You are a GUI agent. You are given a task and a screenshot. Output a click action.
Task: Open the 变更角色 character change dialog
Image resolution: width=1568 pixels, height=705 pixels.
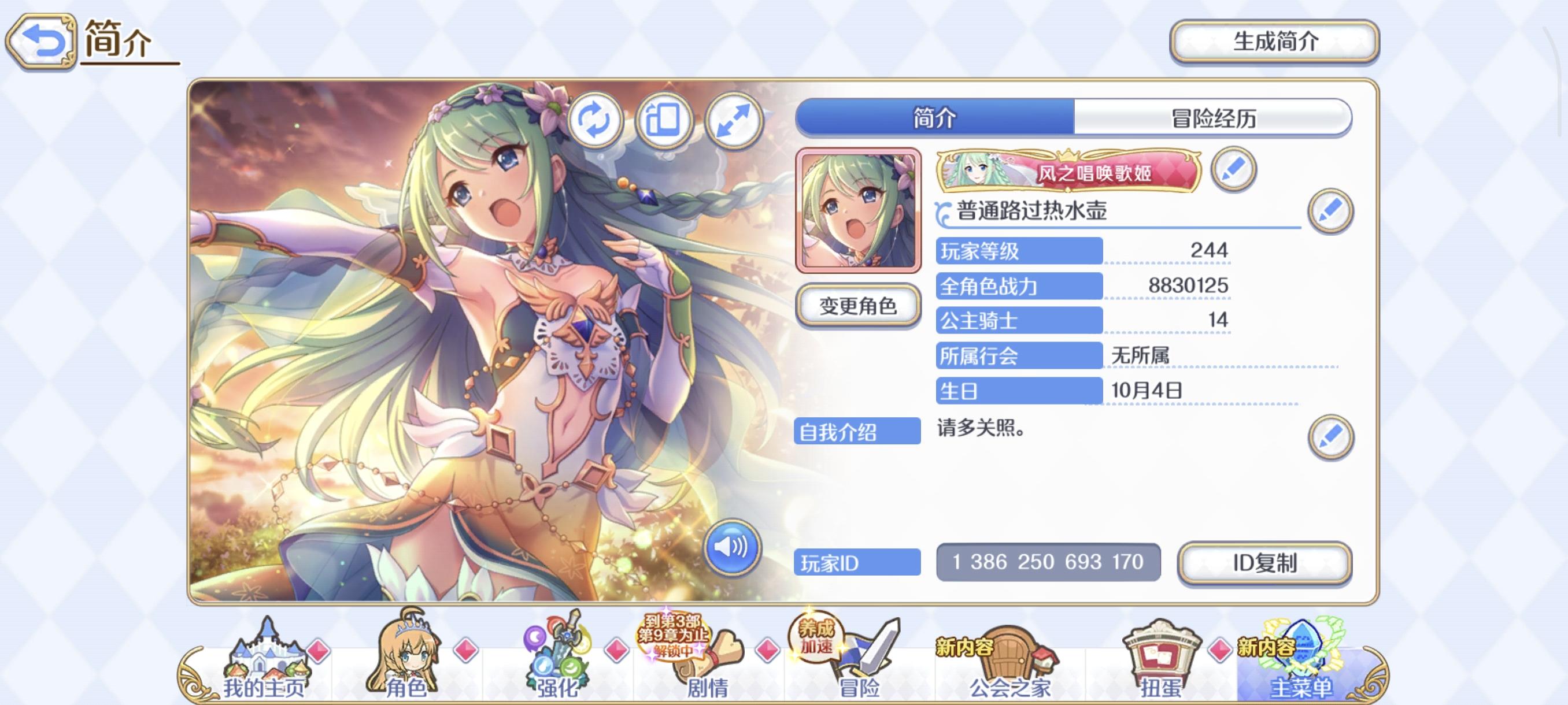click(x=861, y=306)
